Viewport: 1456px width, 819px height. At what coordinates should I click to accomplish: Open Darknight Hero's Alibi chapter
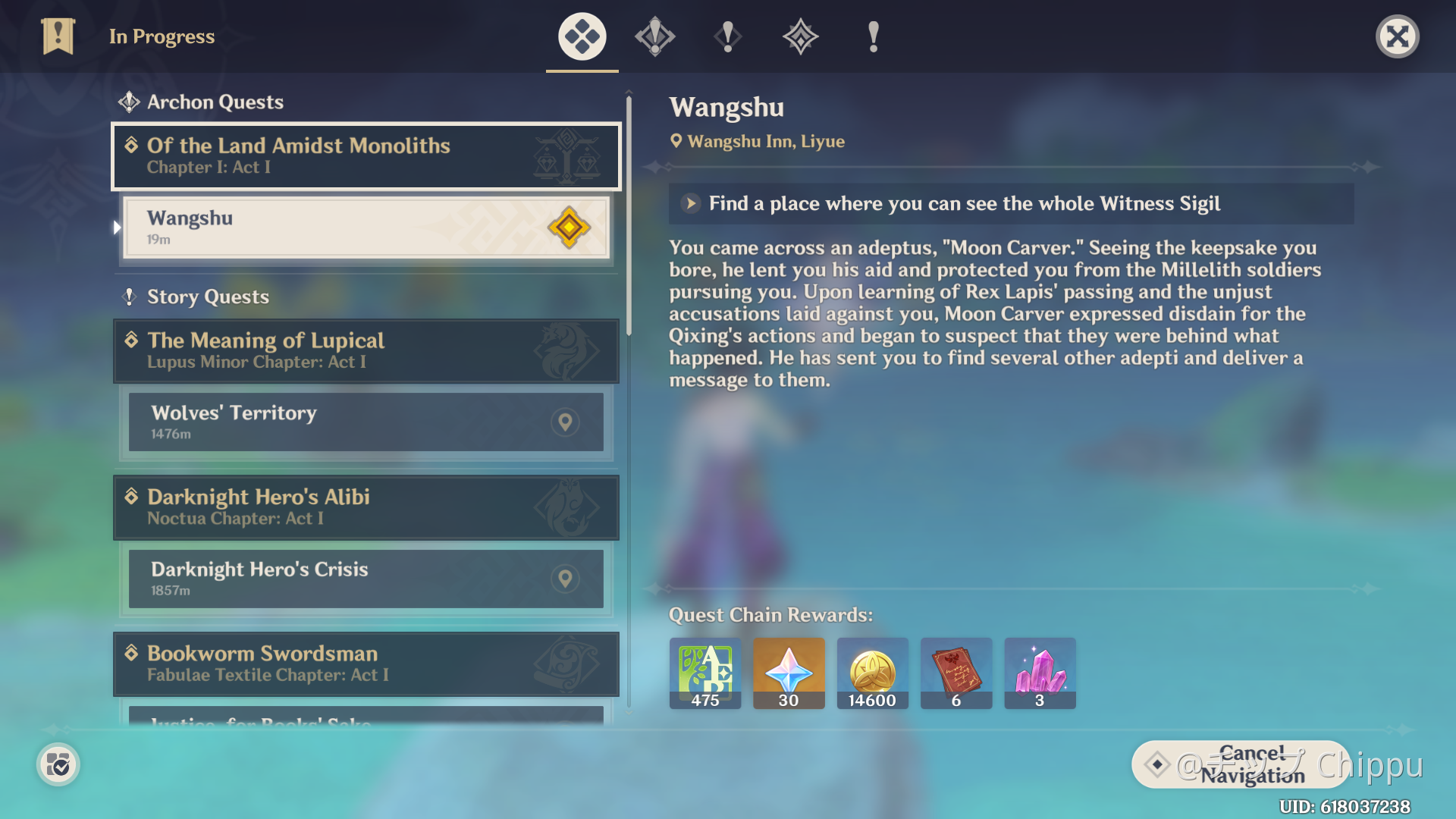[x=366, y=507]
